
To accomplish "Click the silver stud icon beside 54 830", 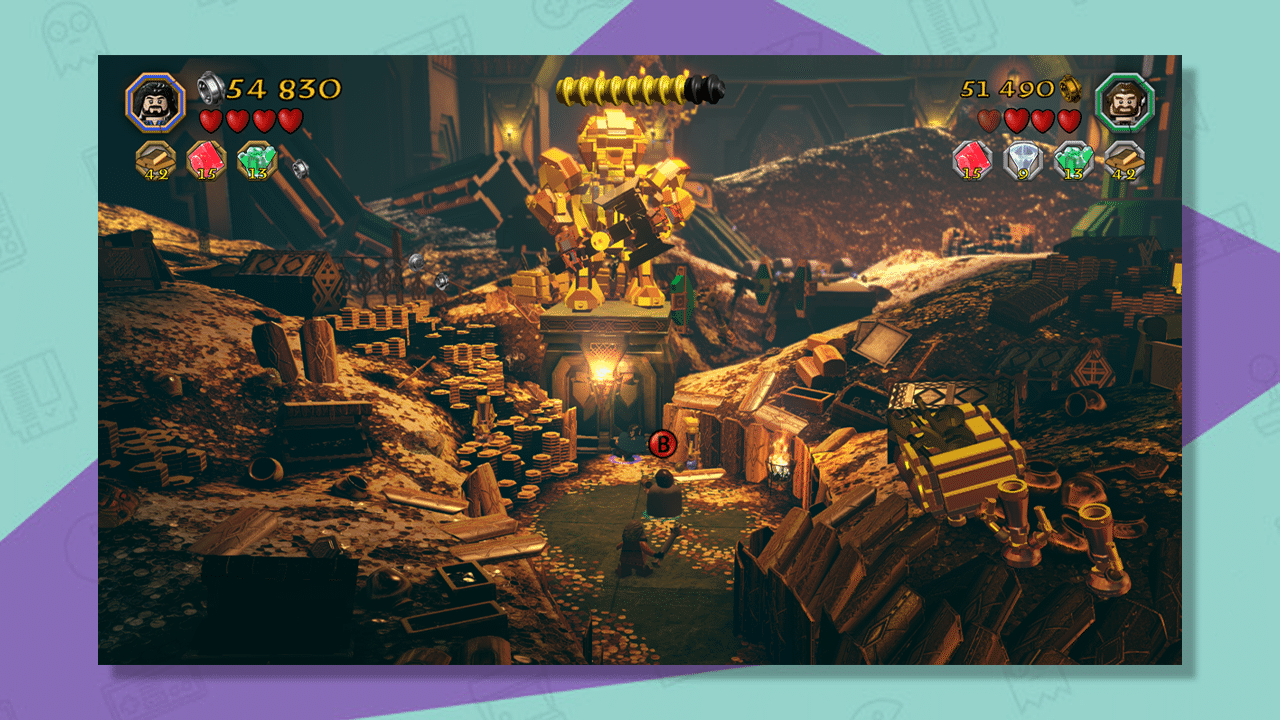I will click(213, 87).
